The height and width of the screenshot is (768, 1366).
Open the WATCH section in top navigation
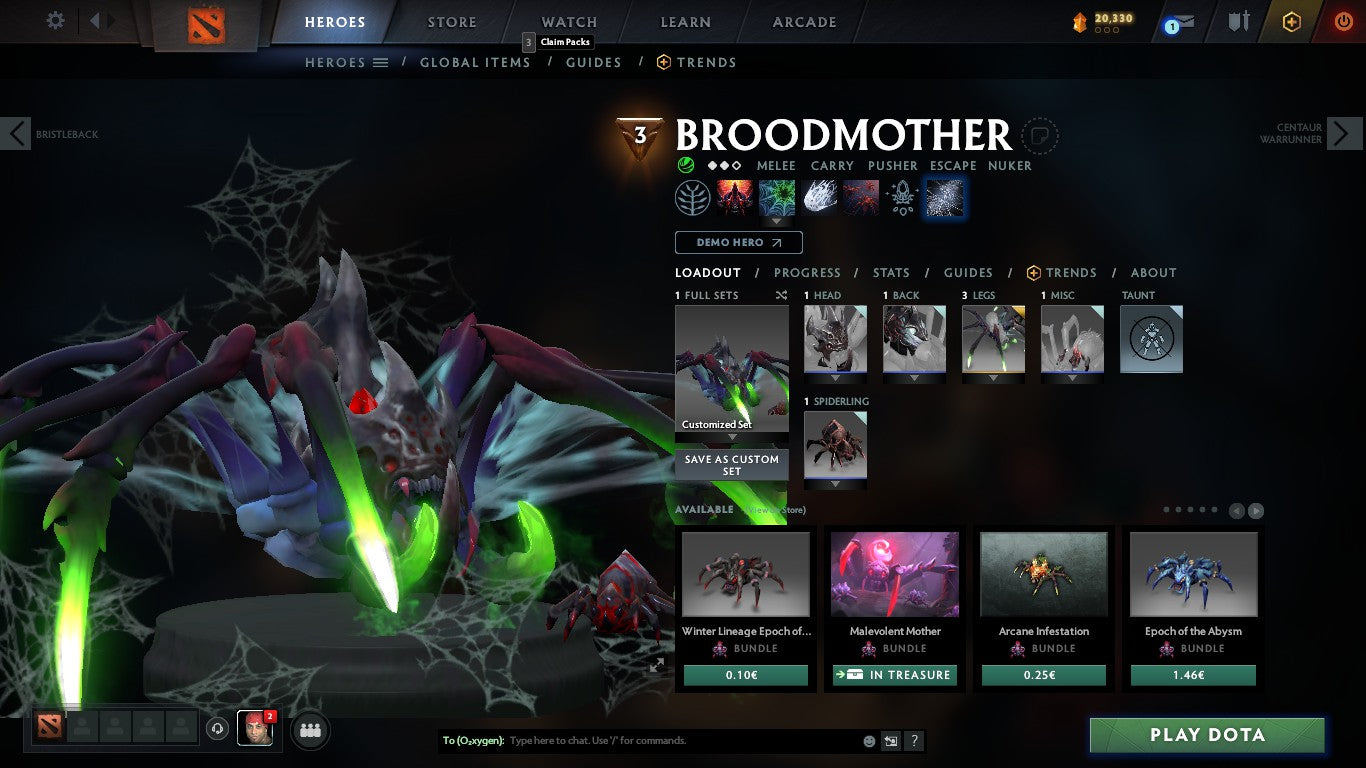coord(568,21)
